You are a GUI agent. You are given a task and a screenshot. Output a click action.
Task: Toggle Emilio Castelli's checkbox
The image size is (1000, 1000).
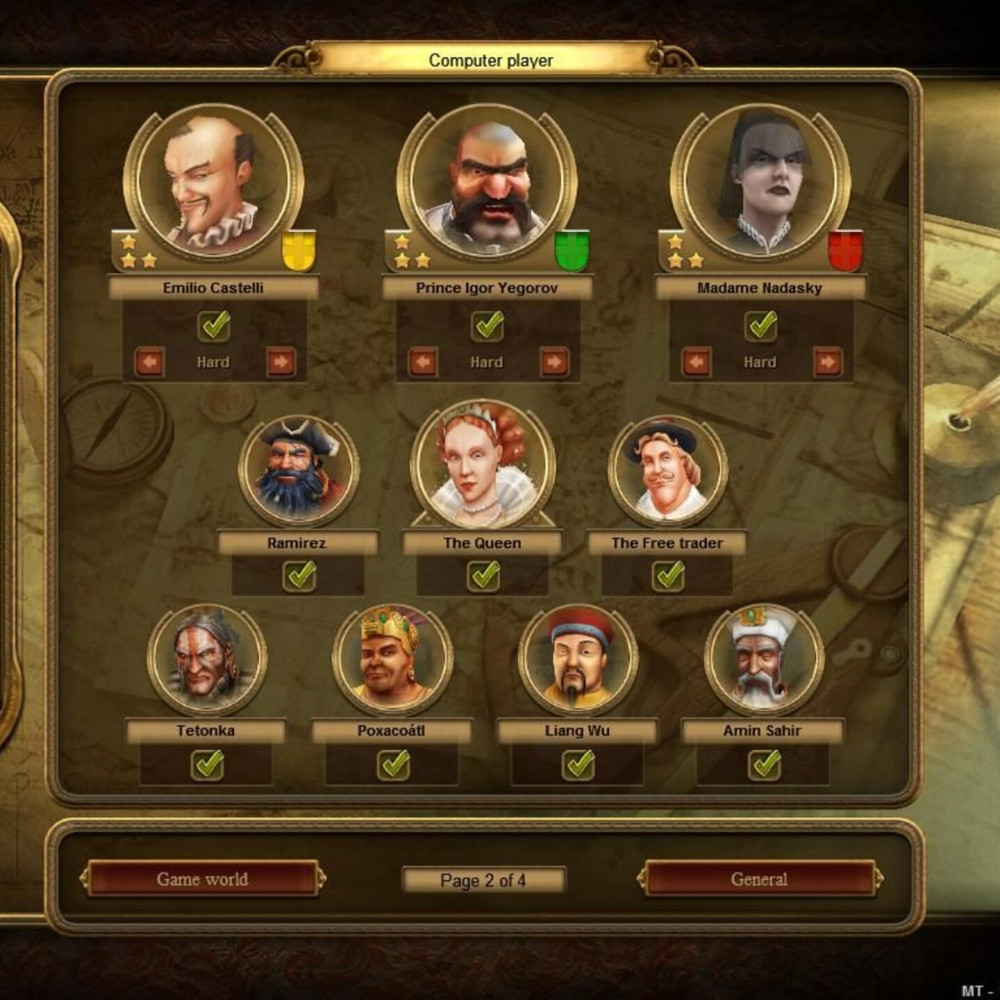tap(214, 325)
